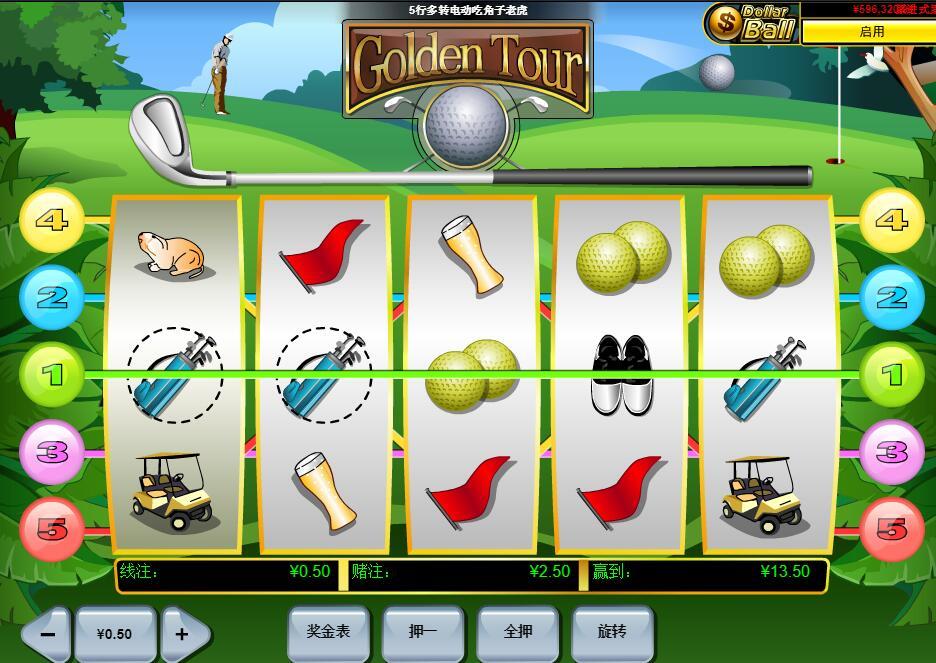Enable Dollar Ball with the 启用 button
Viewport: 936px width, 663px height.
click(870, 32)
